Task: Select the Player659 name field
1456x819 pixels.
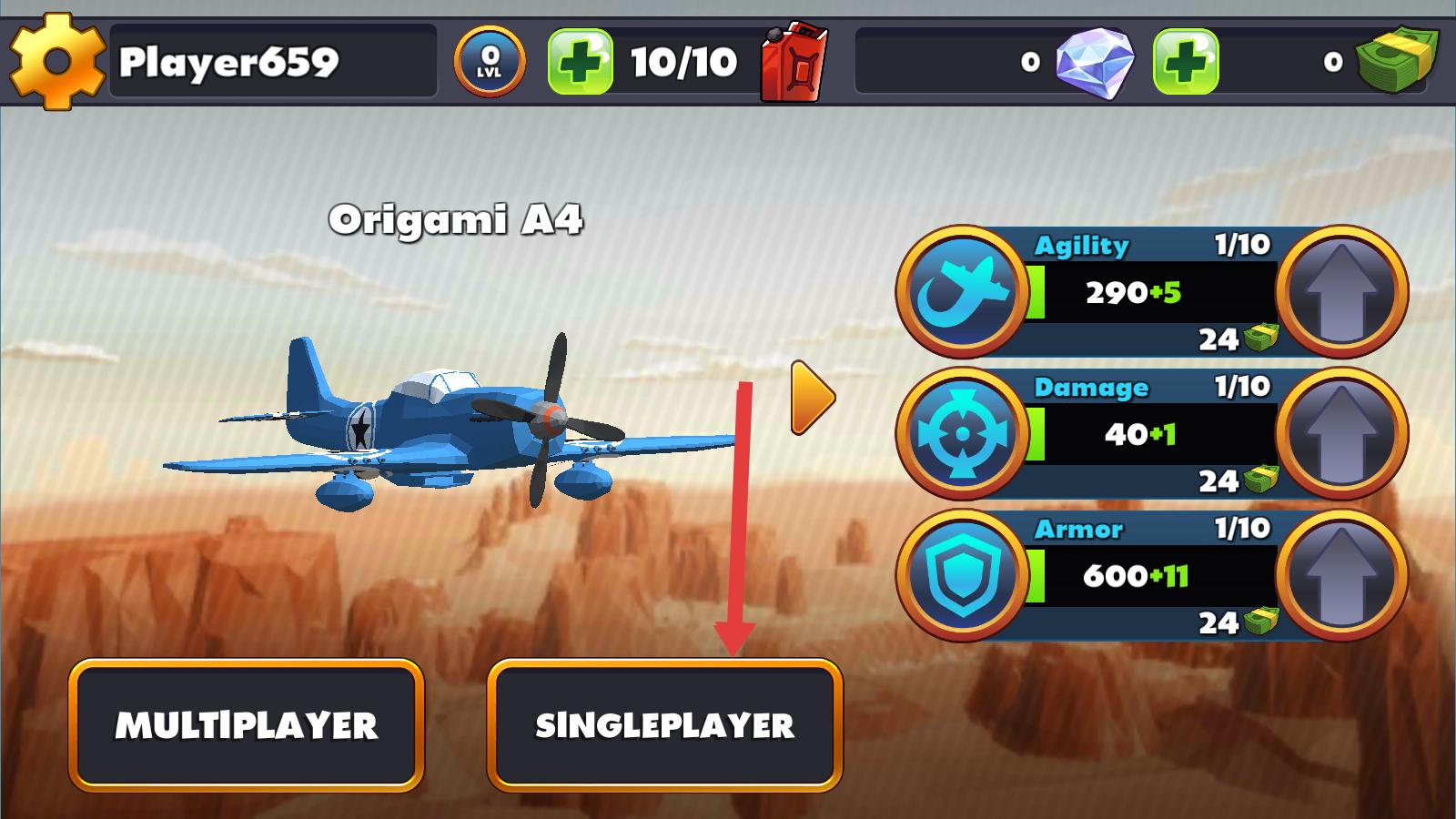Action: pos(273,62)
